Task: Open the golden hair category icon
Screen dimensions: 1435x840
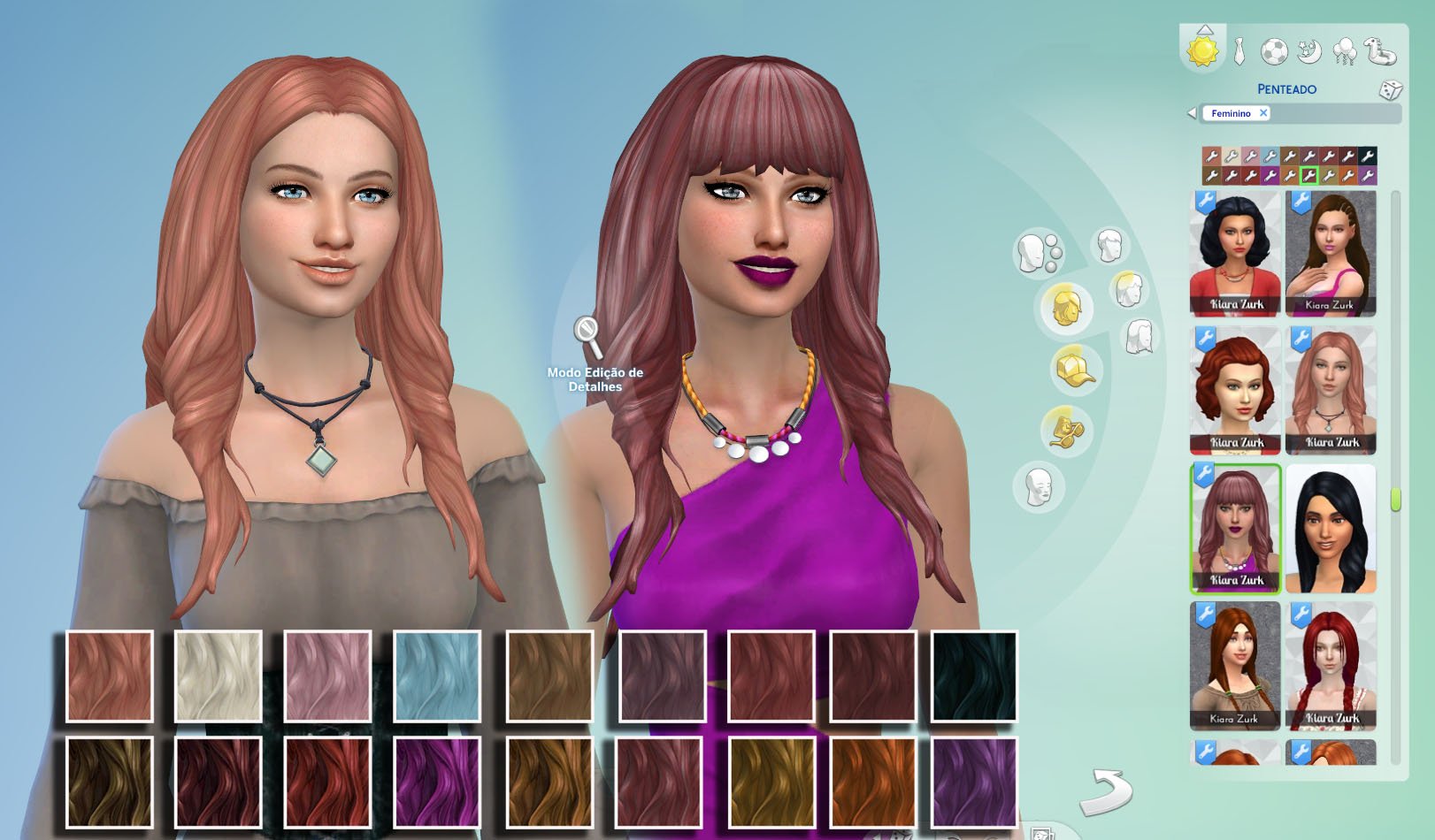Action: pos(1065,308)
